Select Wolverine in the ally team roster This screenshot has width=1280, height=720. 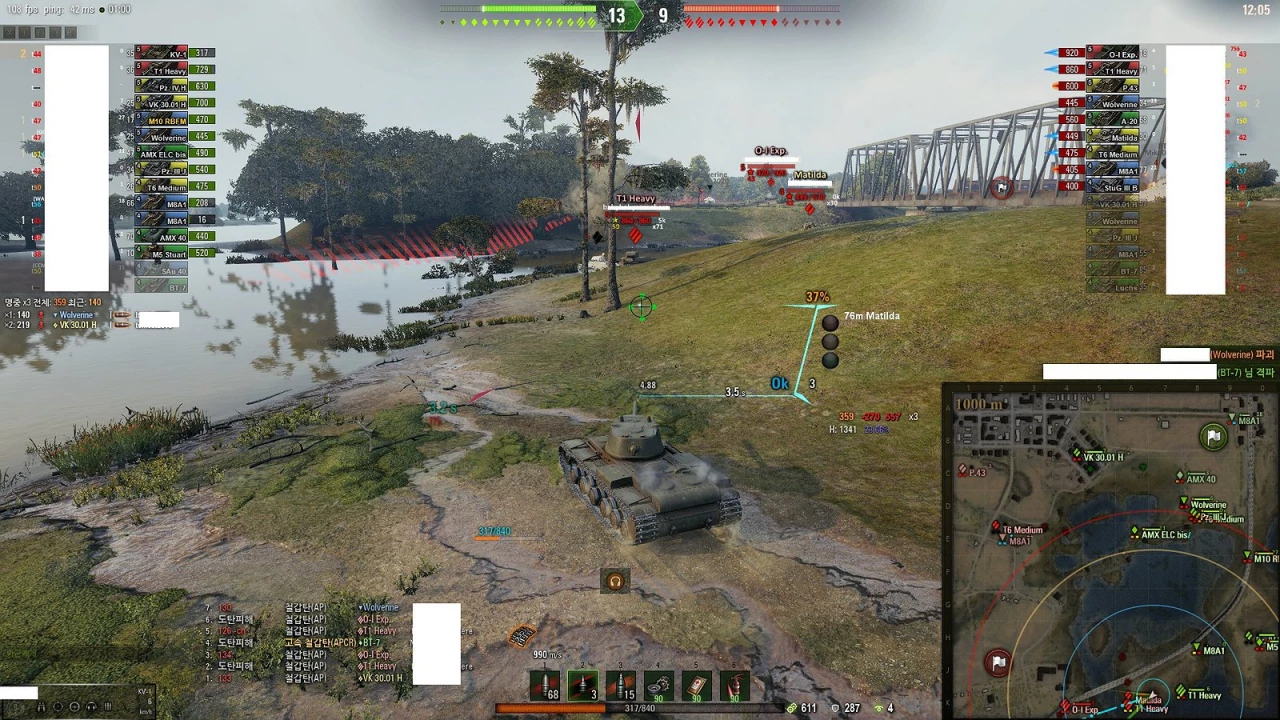pyautogui.click(x=160, y=136)
